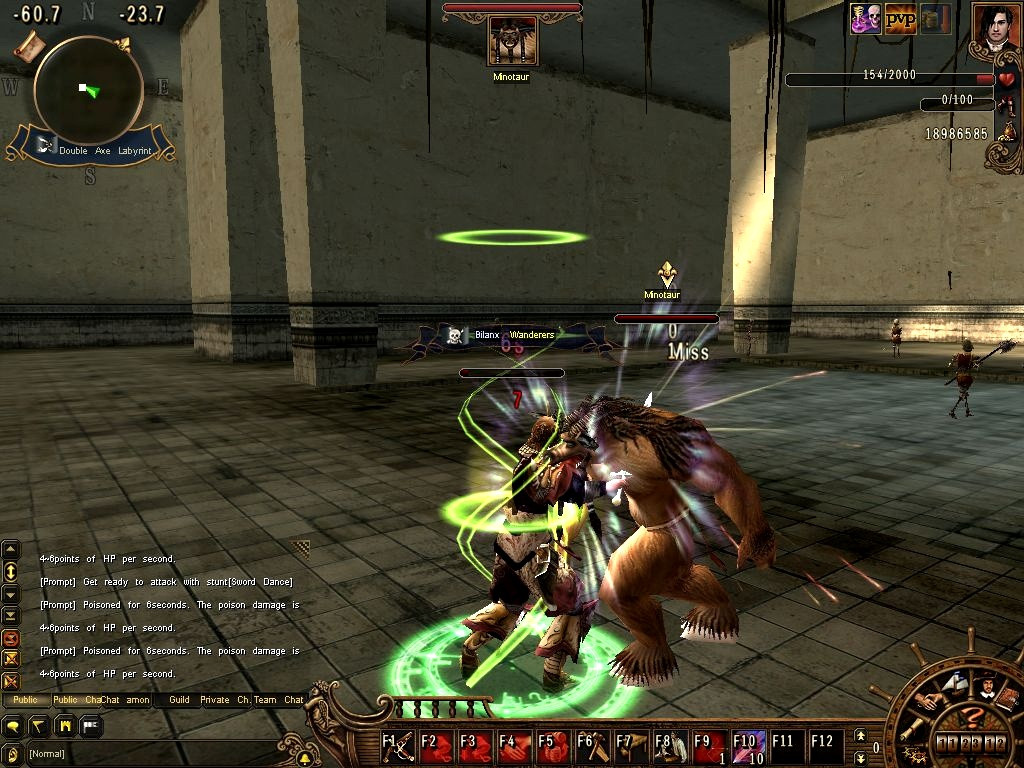Switch to the Team Chat tab
The image size is (1024, 768).
point(278,700)
